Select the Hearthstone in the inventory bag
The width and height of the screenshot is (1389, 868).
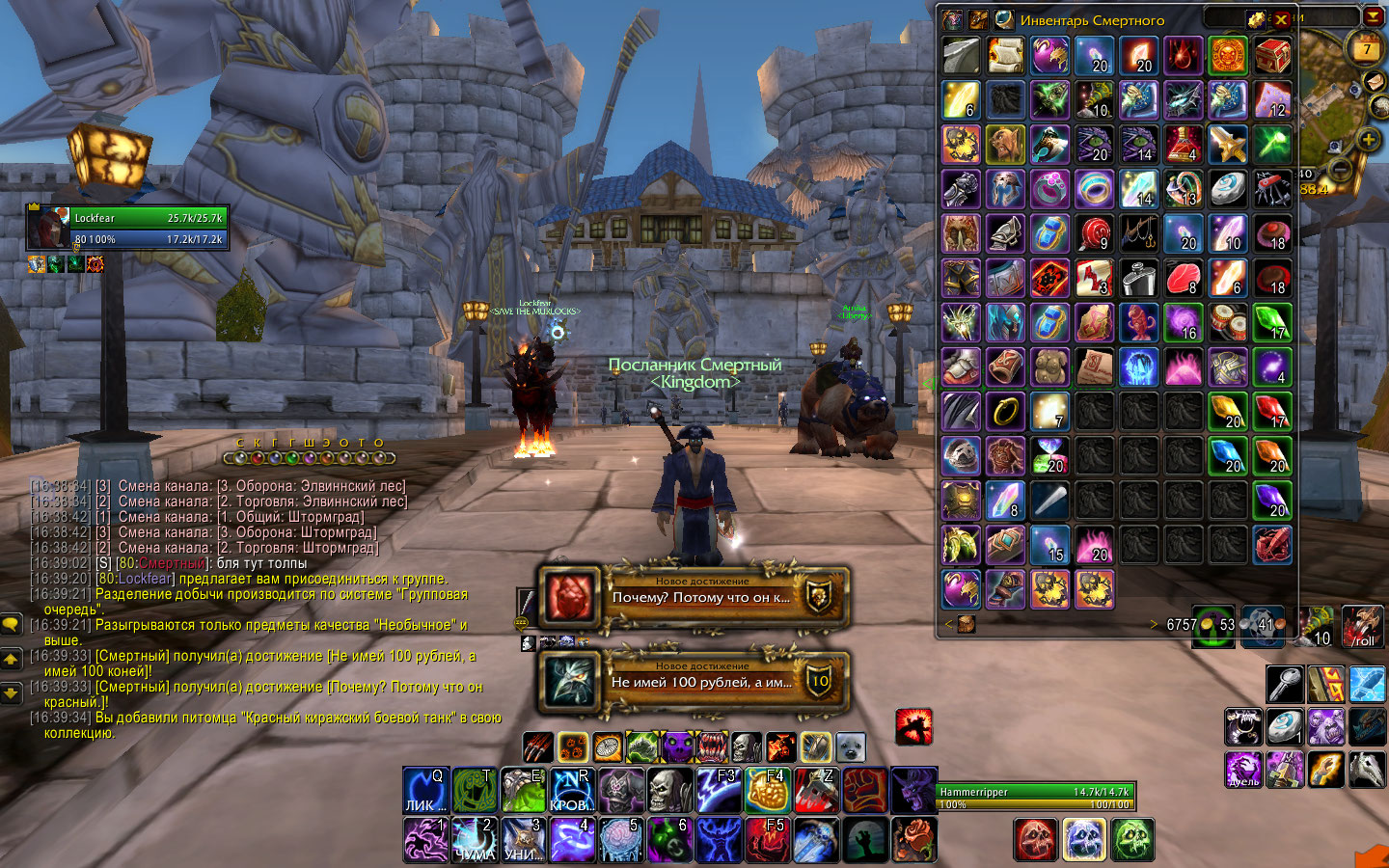(x=1228, y=189)
